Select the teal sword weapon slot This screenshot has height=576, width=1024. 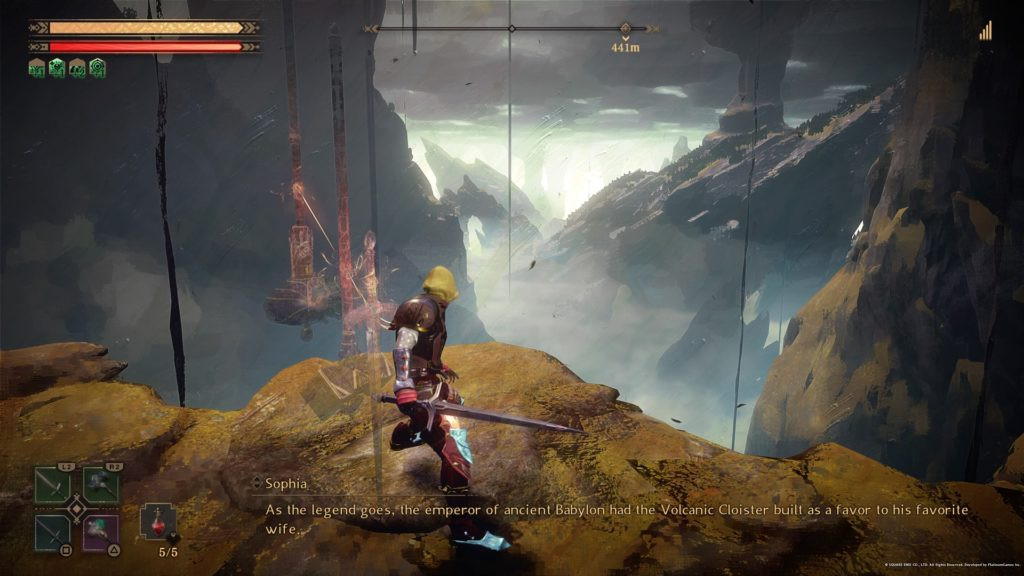(52, 532)
